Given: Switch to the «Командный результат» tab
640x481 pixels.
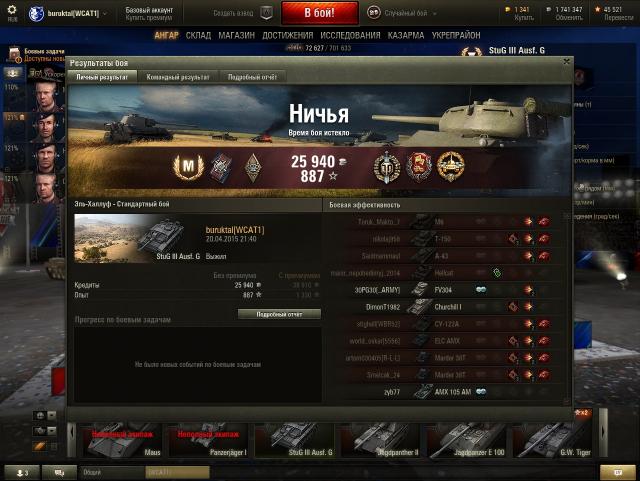Looking at the screenshot, I should point(177,76).
